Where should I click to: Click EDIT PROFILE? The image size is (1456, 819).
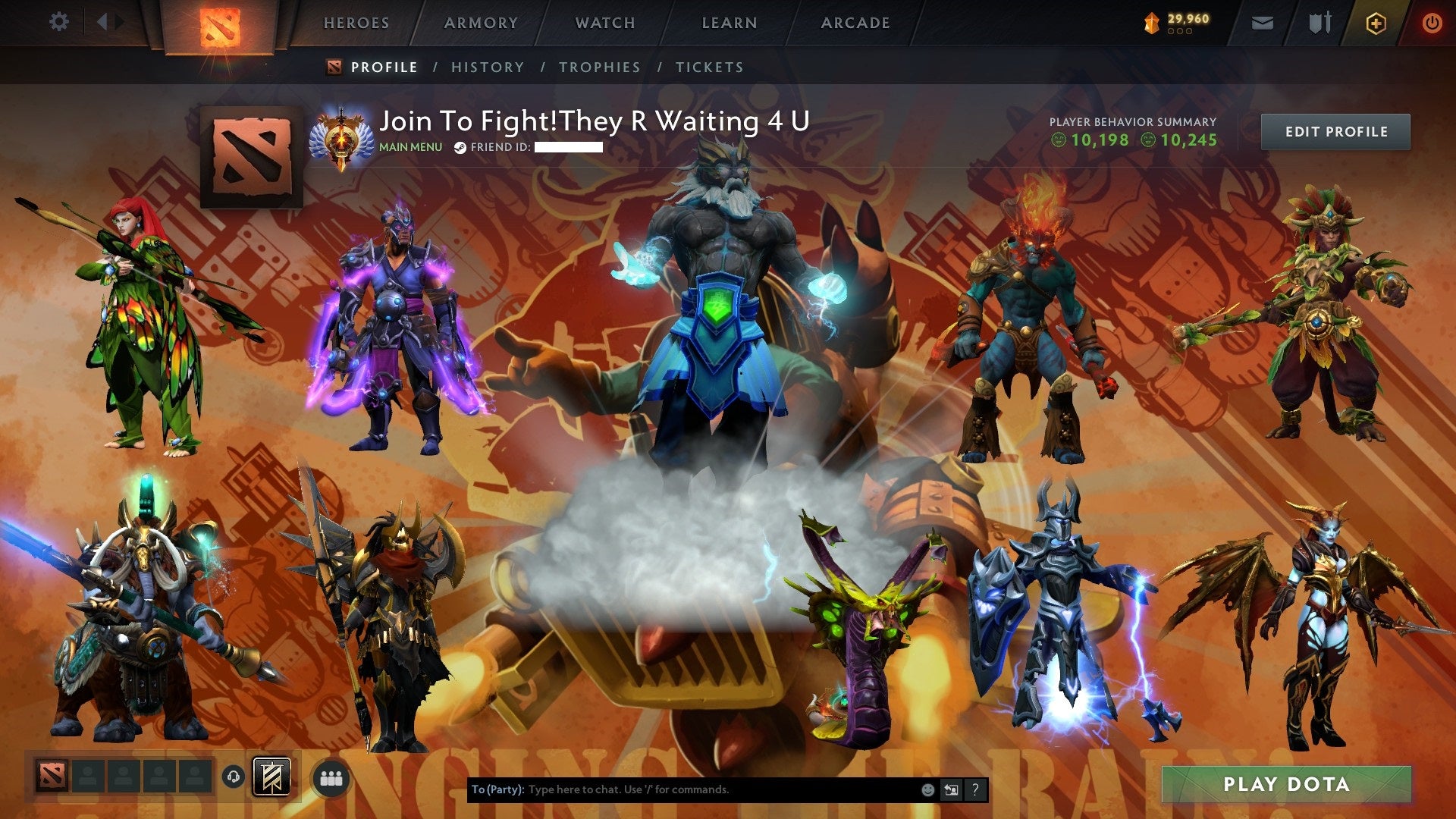tap(1335, 130)
